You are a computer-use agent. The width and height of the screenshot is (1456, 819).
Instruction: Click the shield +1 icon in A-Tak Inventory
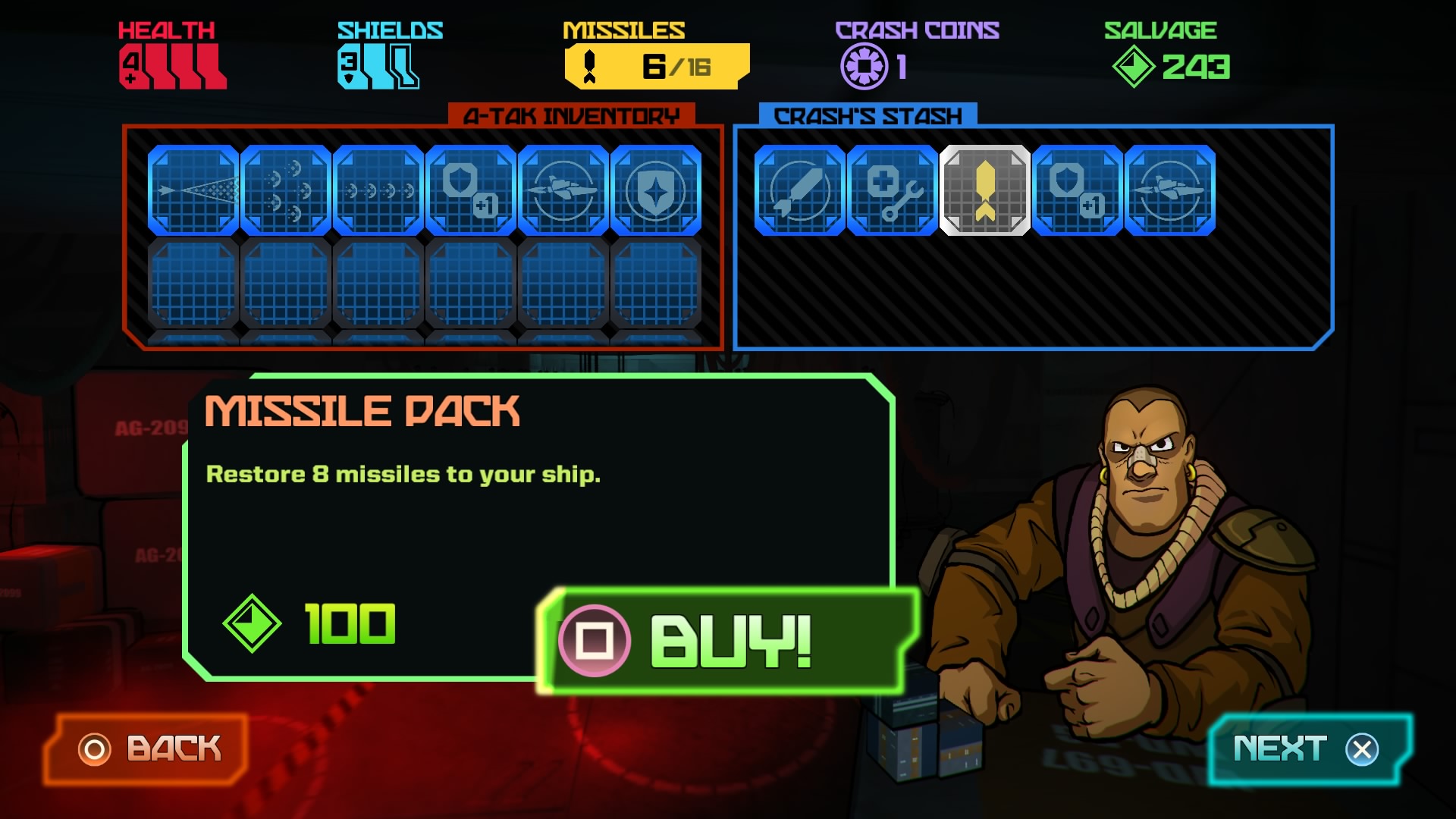coord(470,191)
